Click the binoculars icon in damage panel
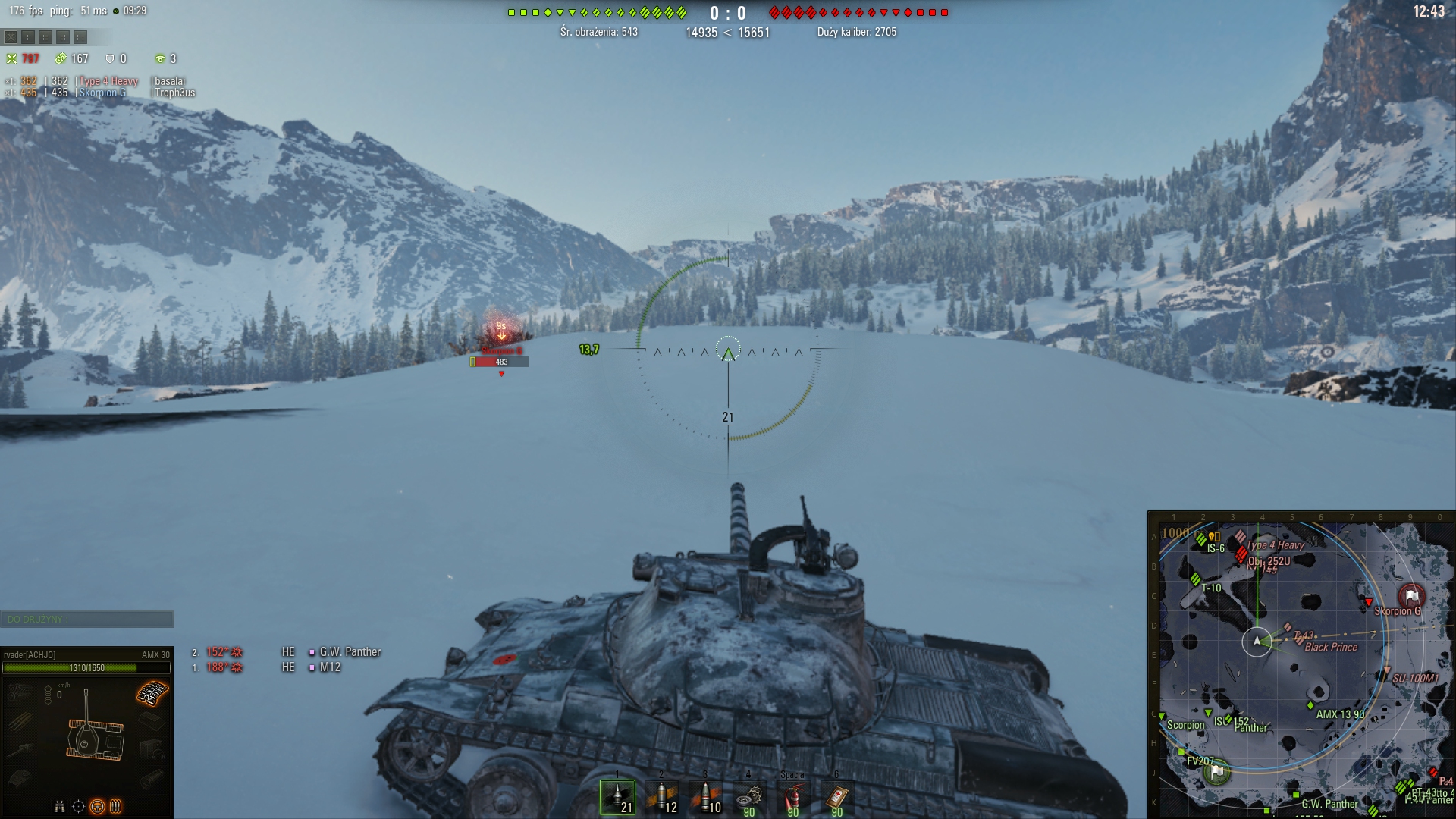Viewport: 1456px width, 819px height. coord(60,806)
